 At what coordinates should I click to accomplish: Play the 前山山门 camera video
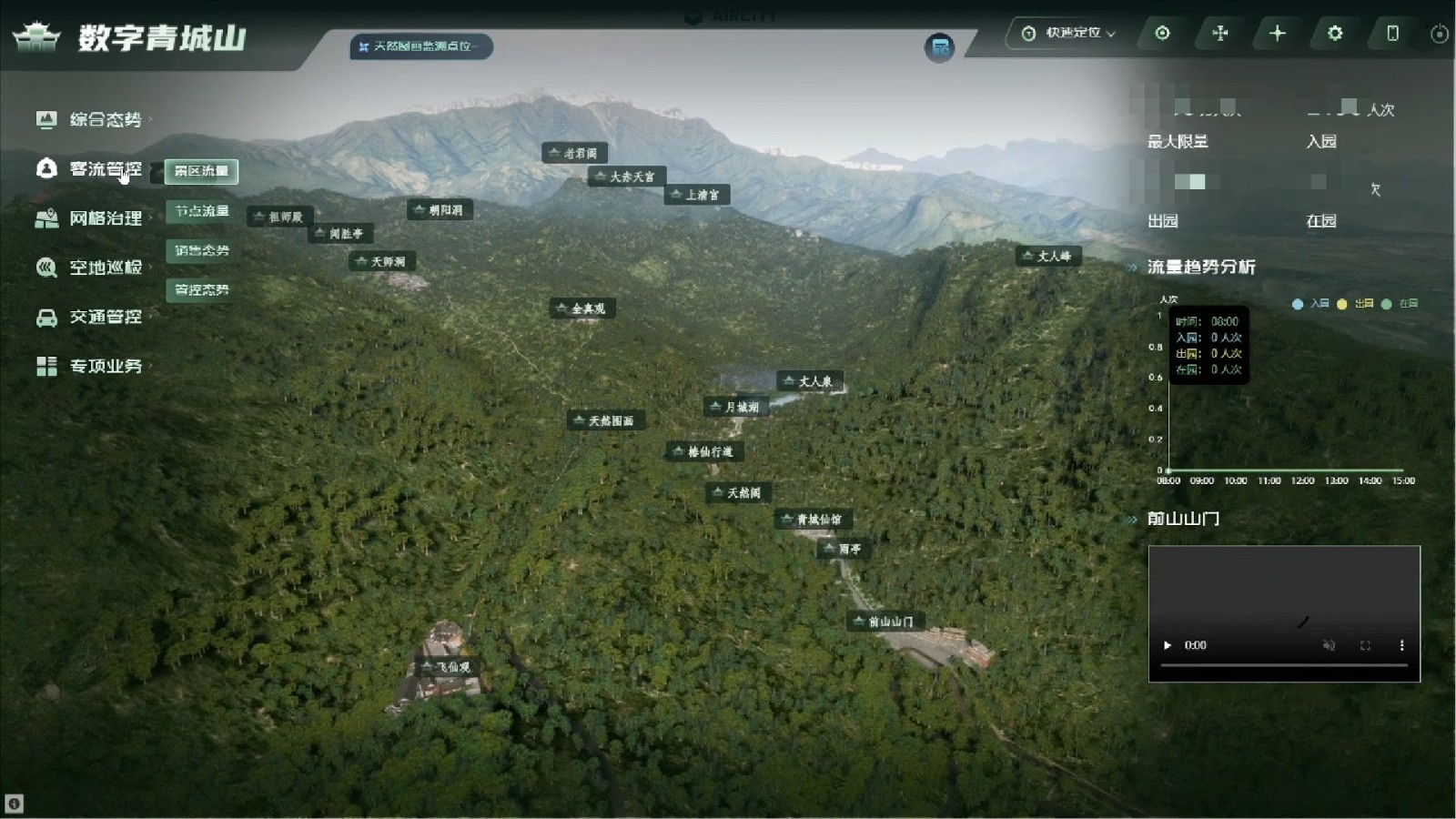coord(1168,645)
